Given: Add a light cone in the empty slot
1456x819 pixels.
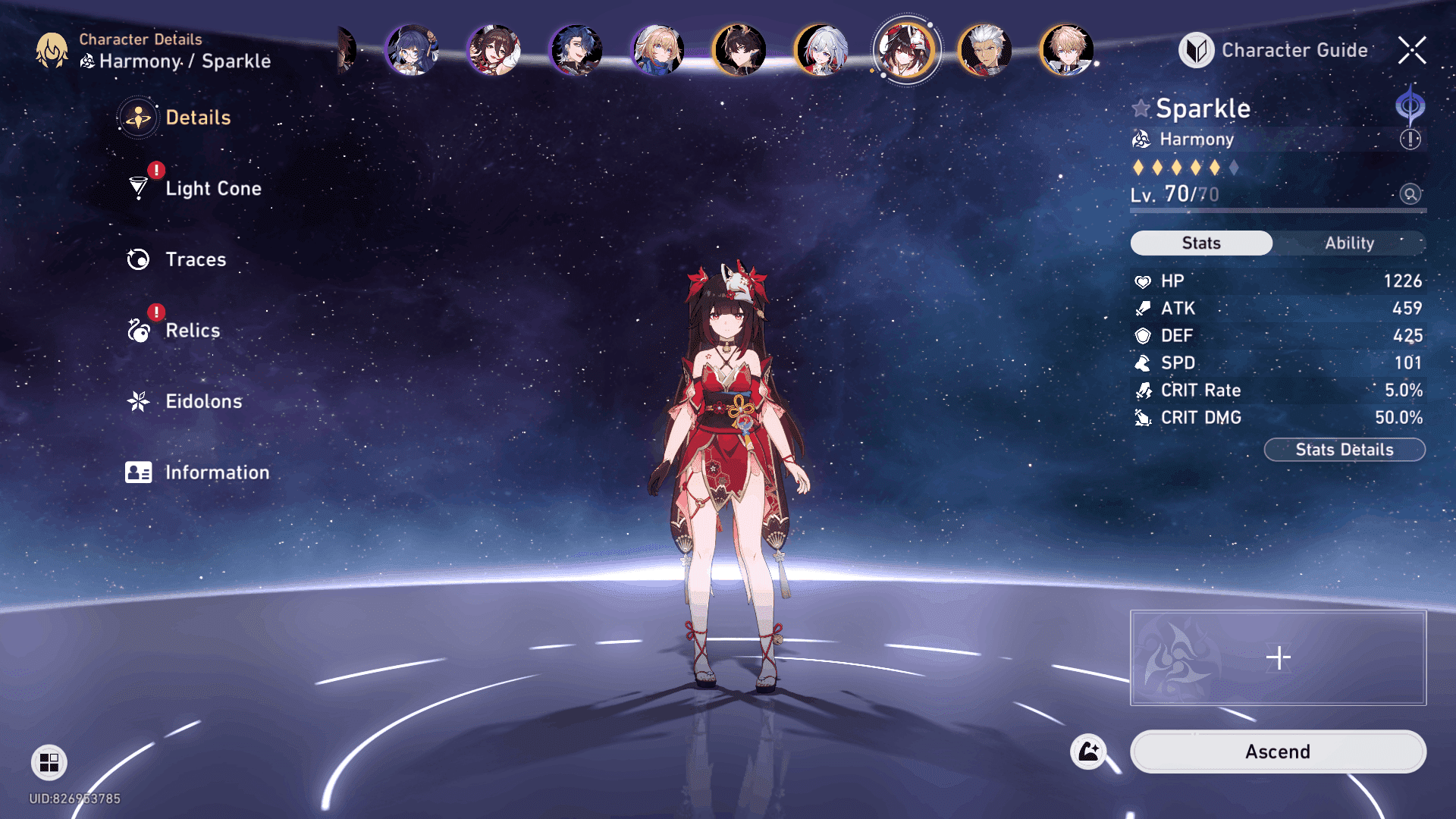Looking at the screenshot, I should (1278, 657).
